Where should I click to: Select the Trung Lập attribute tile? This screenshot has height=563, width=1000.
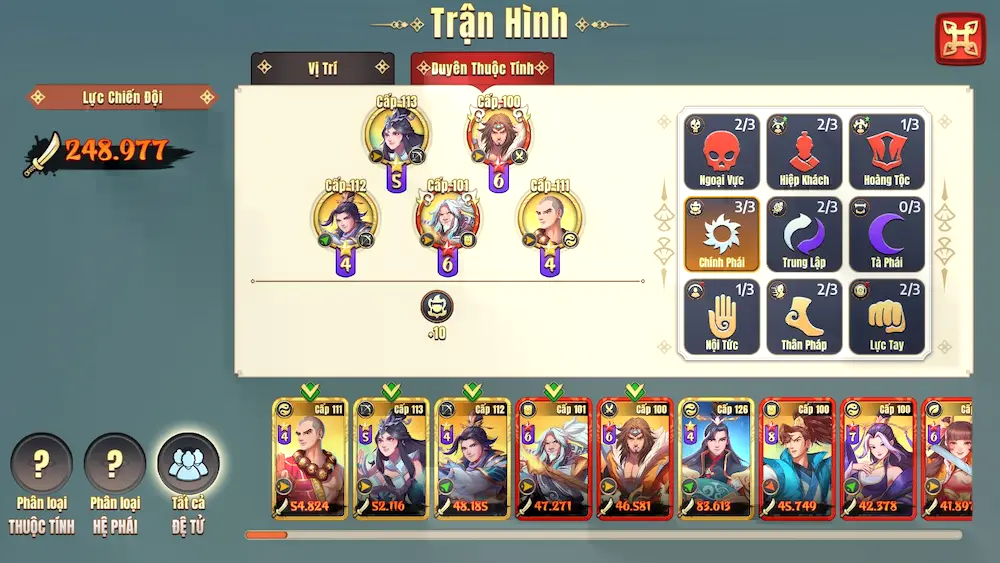pyautogui.click(x=804, y=235)
